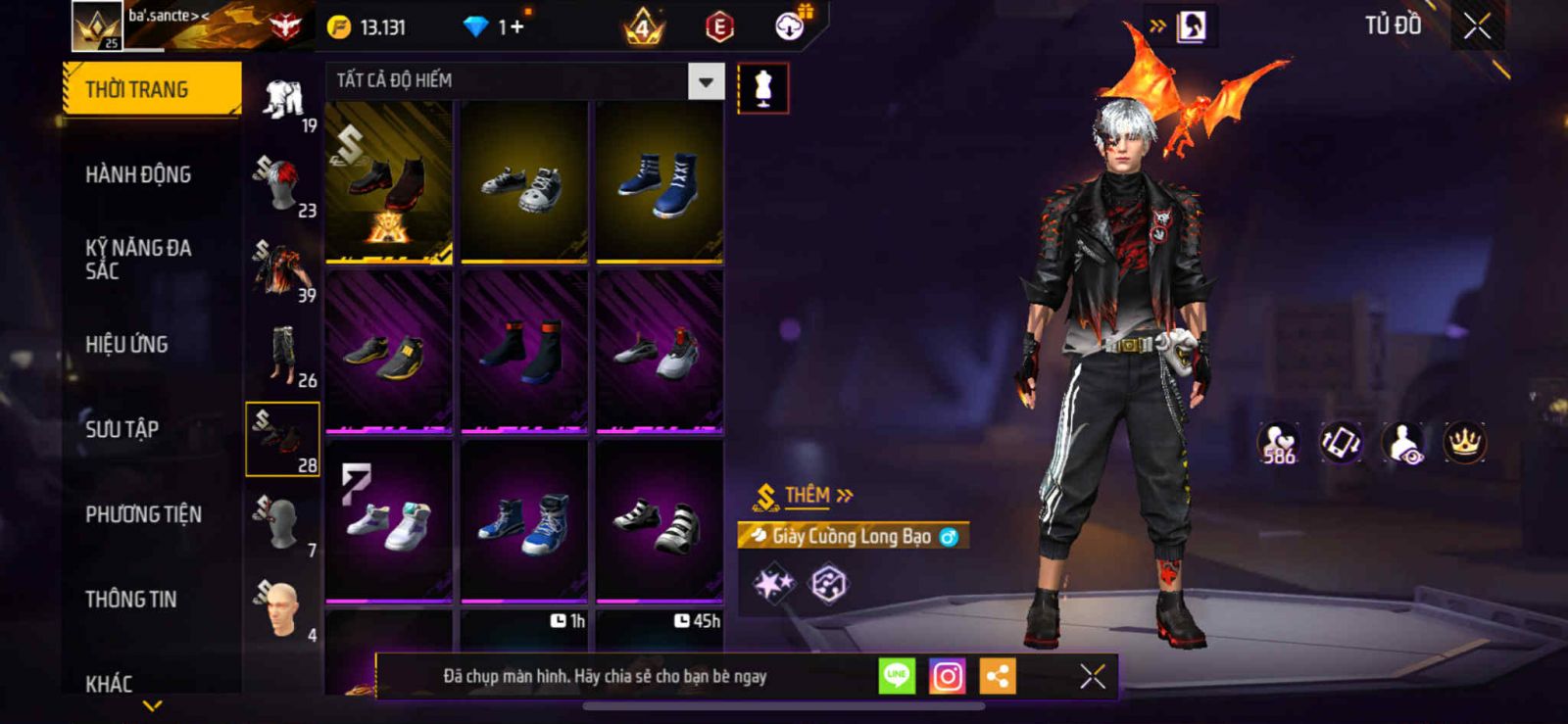Open the SƯU TẬP section

(x=122, y=429)
